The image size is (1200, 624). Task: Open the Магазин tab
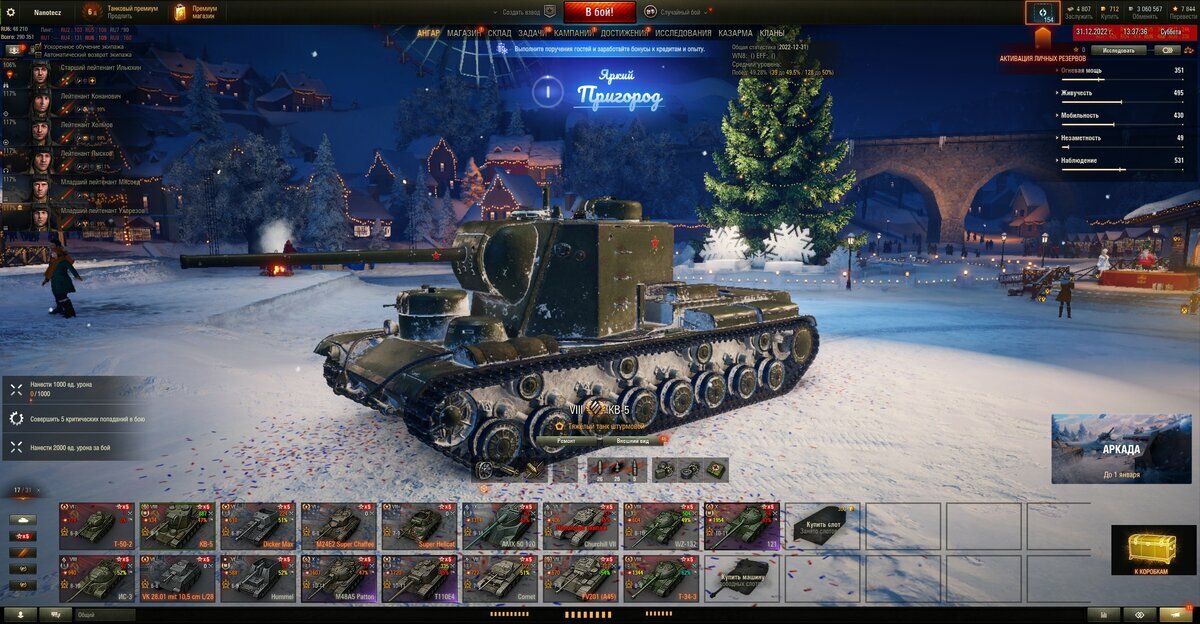(463, 33)
